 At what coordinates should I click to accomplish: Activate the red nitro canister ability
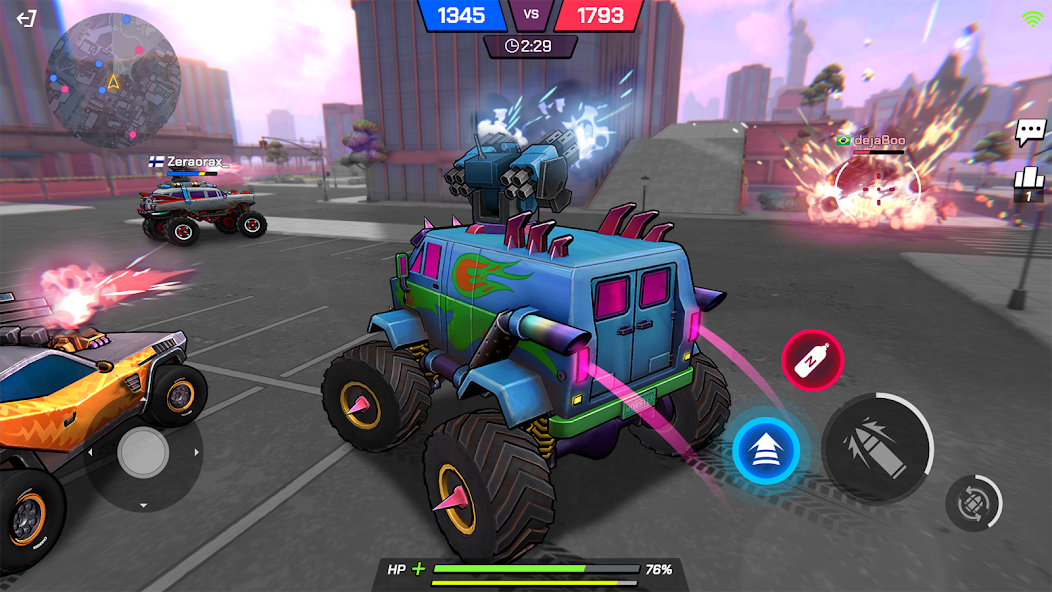click(x=812, y=360)
